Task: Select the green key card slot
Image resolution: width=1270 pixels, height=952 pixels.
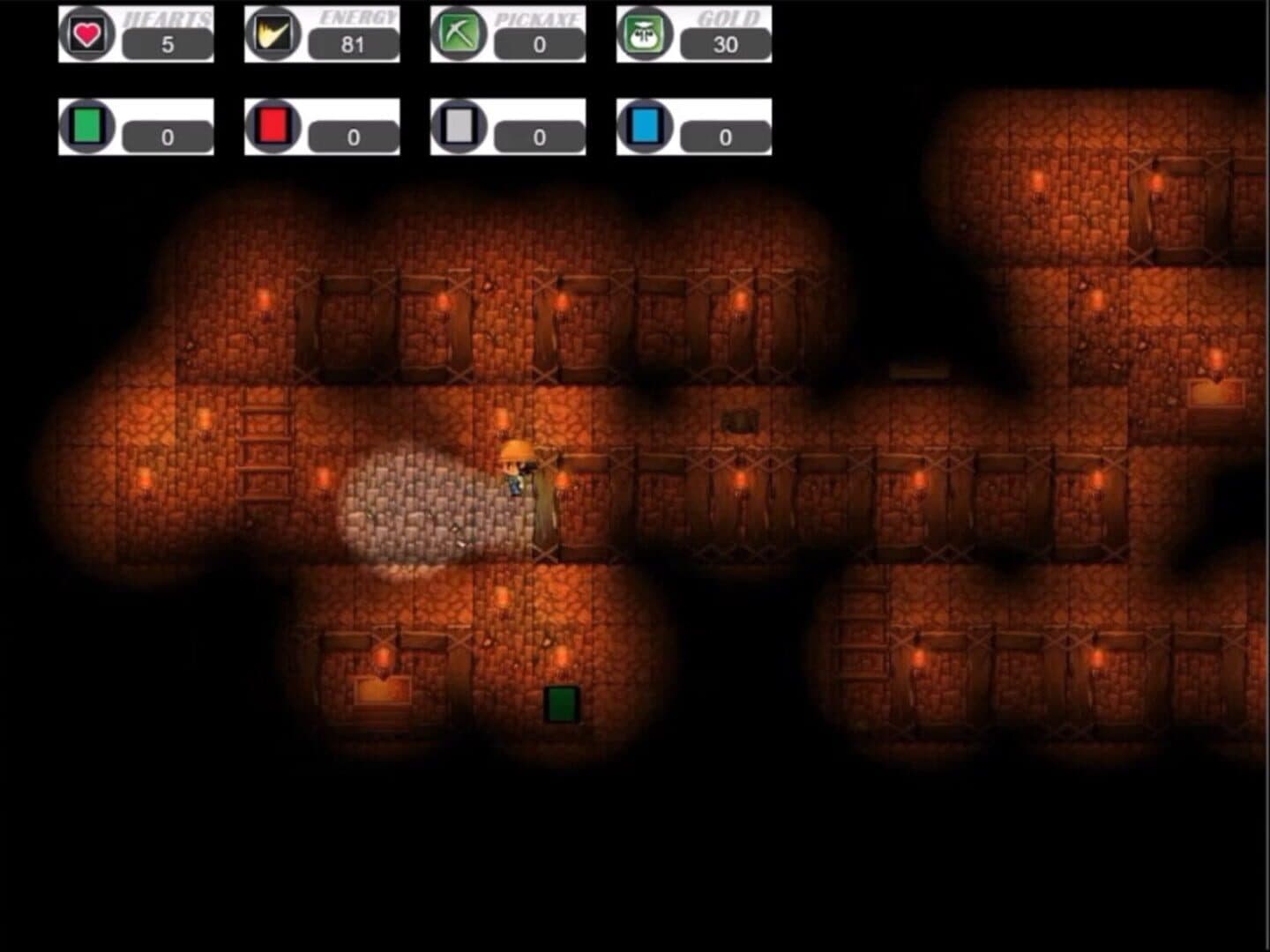Action: pyautogui.click(x=86, y=127)
